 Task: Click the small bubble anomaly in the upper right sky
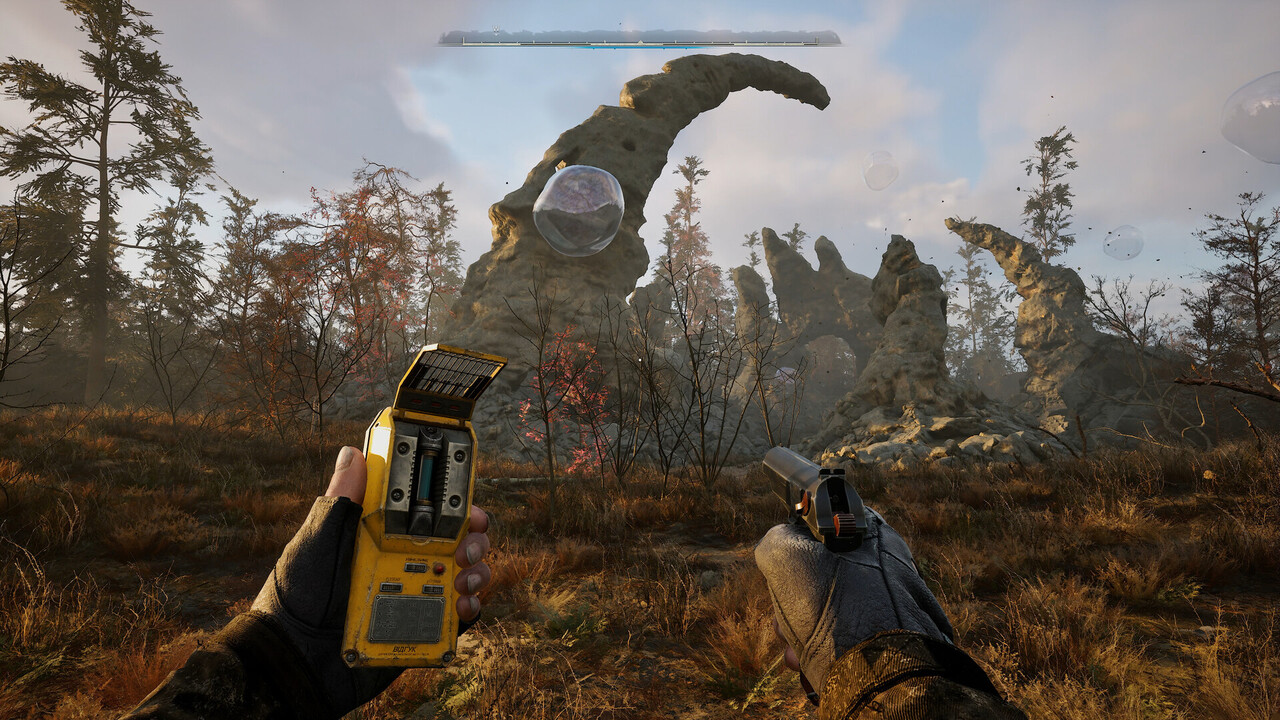[x=880, y=172]
